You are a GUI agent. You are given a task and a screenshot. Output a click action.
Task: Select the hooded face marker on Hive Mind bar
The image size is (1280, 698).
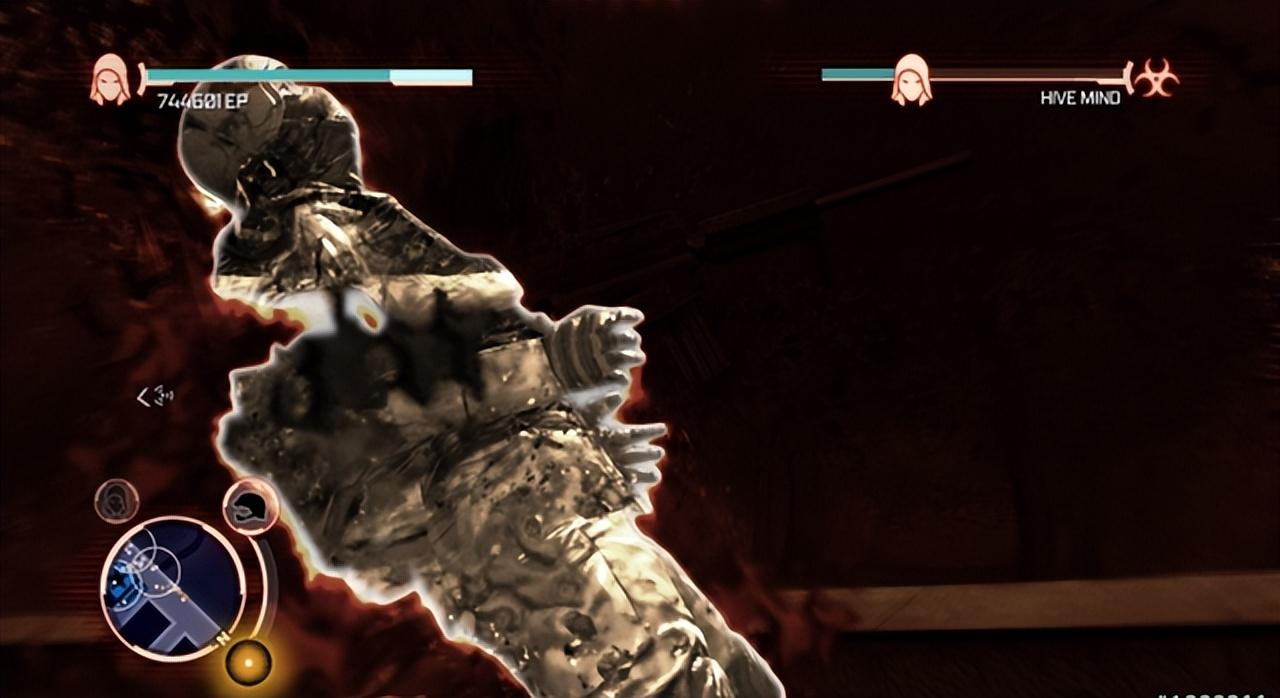click(911, 80)
